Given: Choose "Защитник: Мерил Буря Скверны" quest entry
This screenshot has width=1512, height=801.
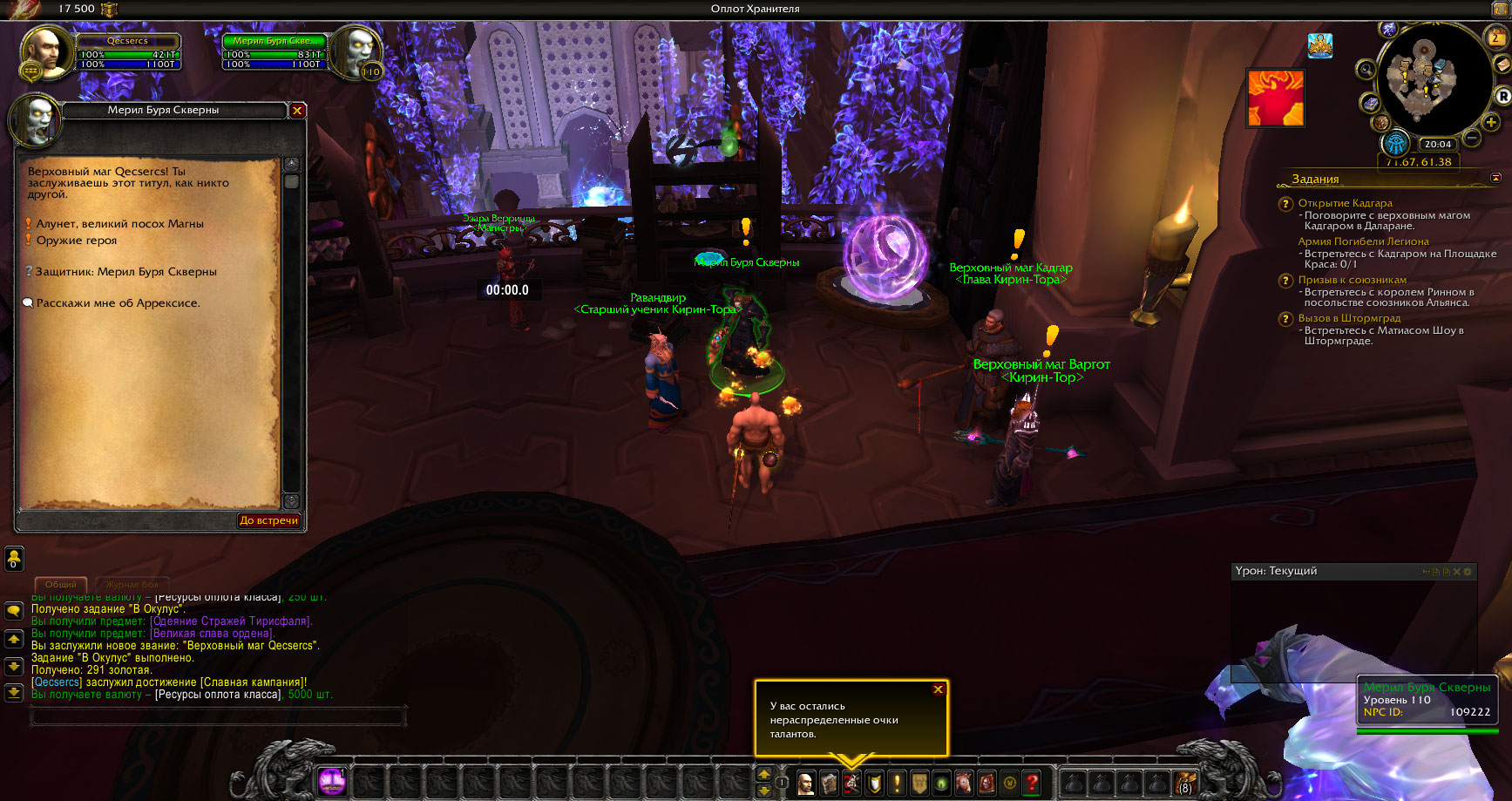Looking at the screenshot, I should click(125, 272).
